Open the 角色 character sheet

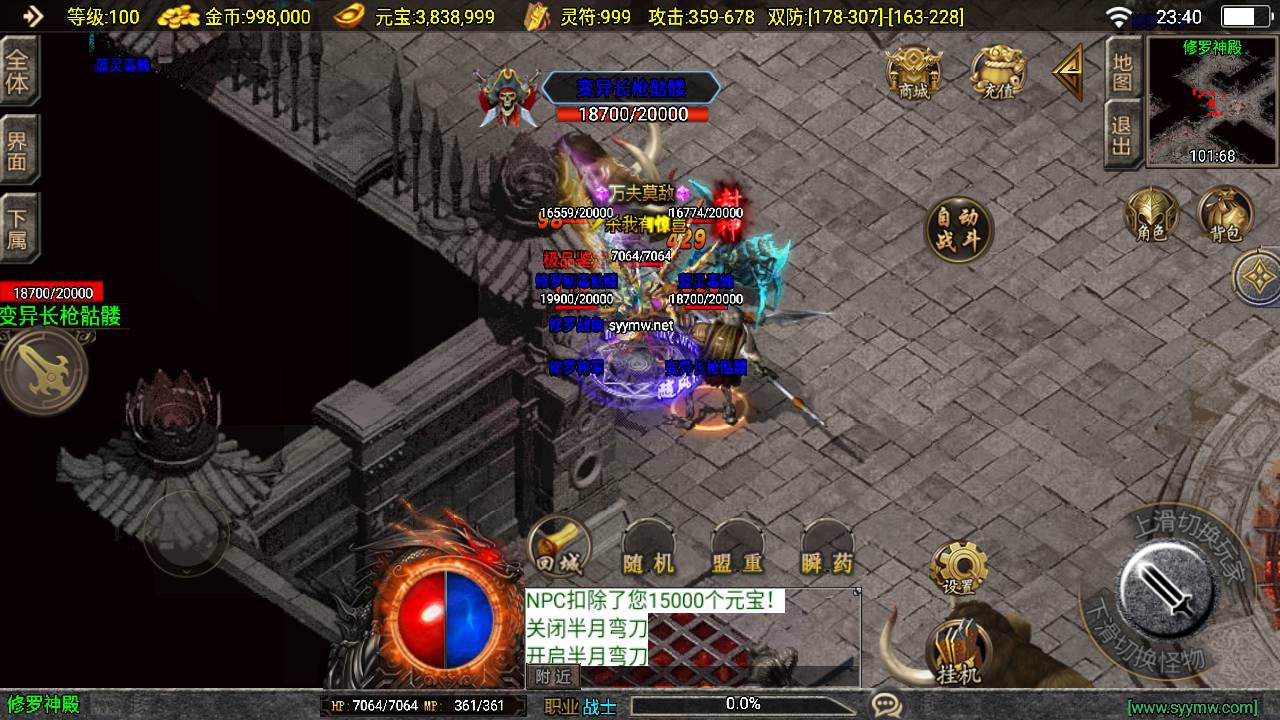[x=1151, y=215]
